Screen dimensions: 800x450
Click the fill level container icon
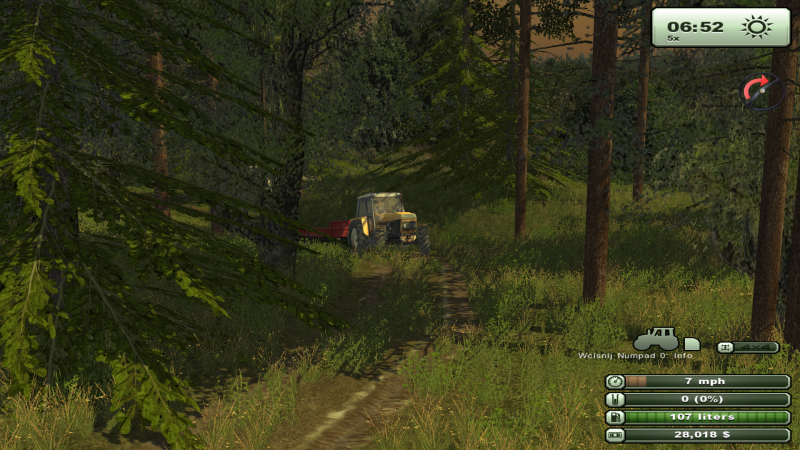tap(615, 399)
